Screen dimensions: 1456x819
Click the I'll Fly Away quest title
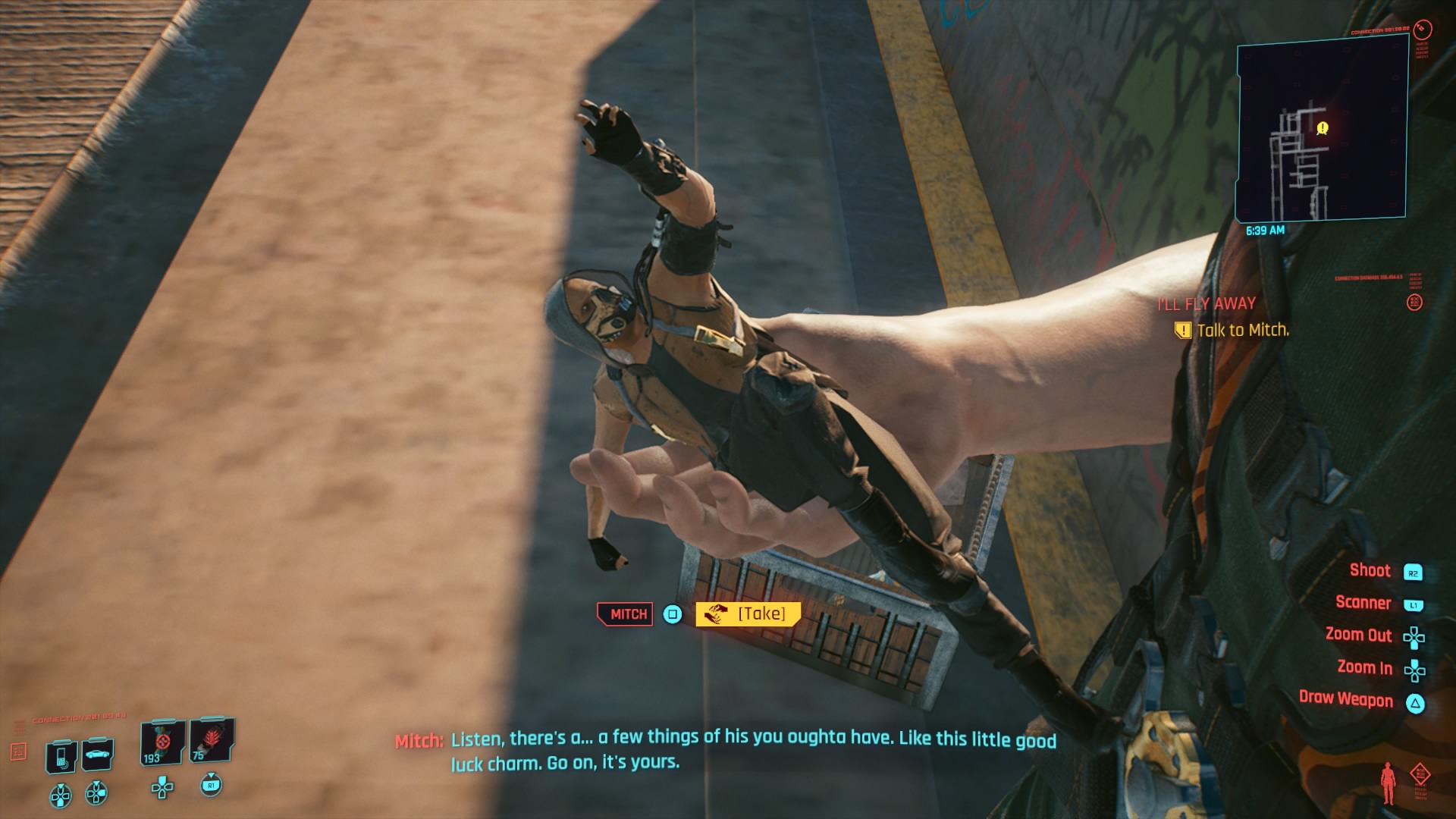1207,304
